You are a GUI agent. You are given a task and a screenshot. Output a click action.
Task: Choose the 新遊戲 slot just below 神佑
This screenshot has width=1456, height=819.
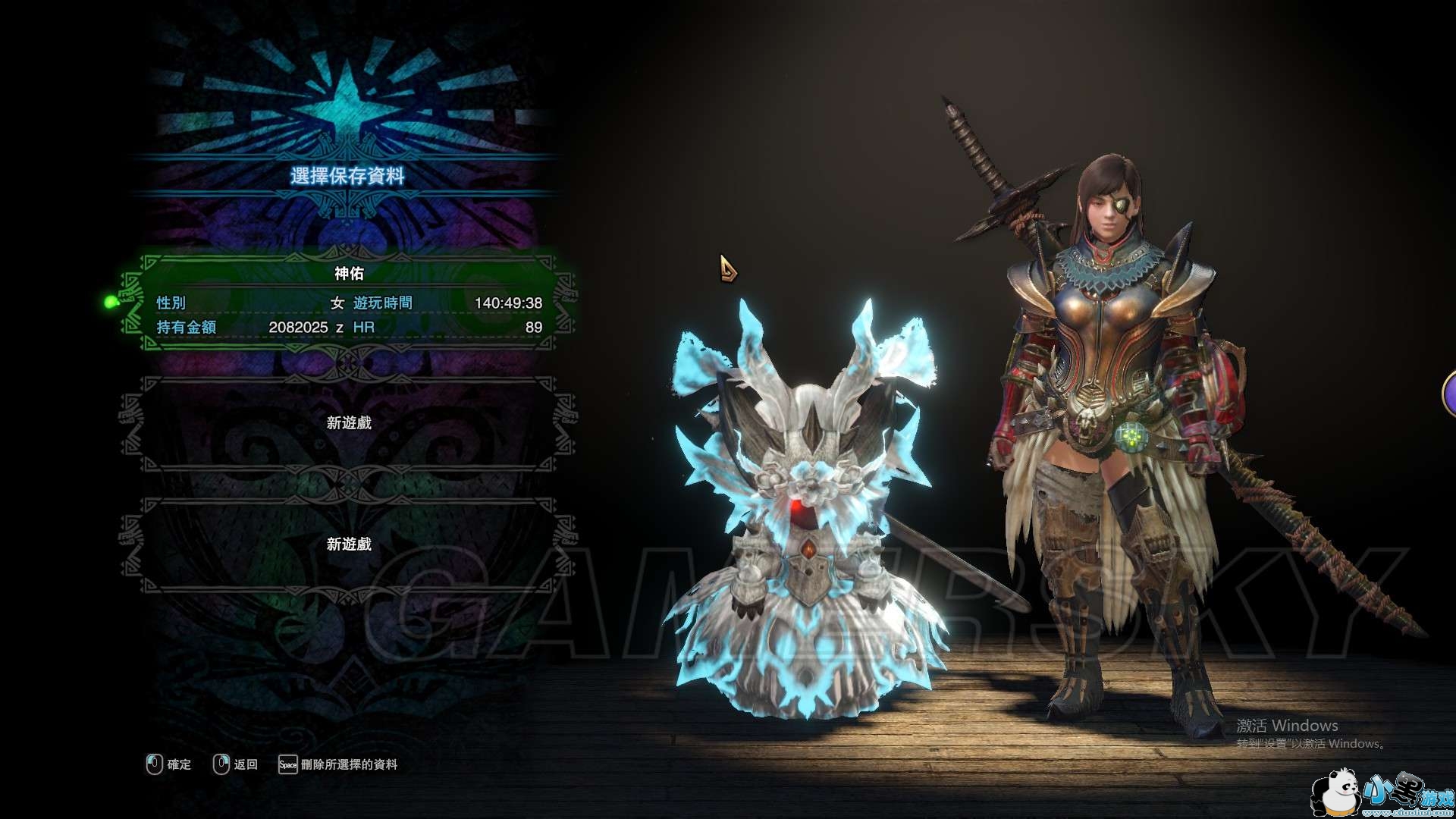pyautogui.click(x=349, y=423)
